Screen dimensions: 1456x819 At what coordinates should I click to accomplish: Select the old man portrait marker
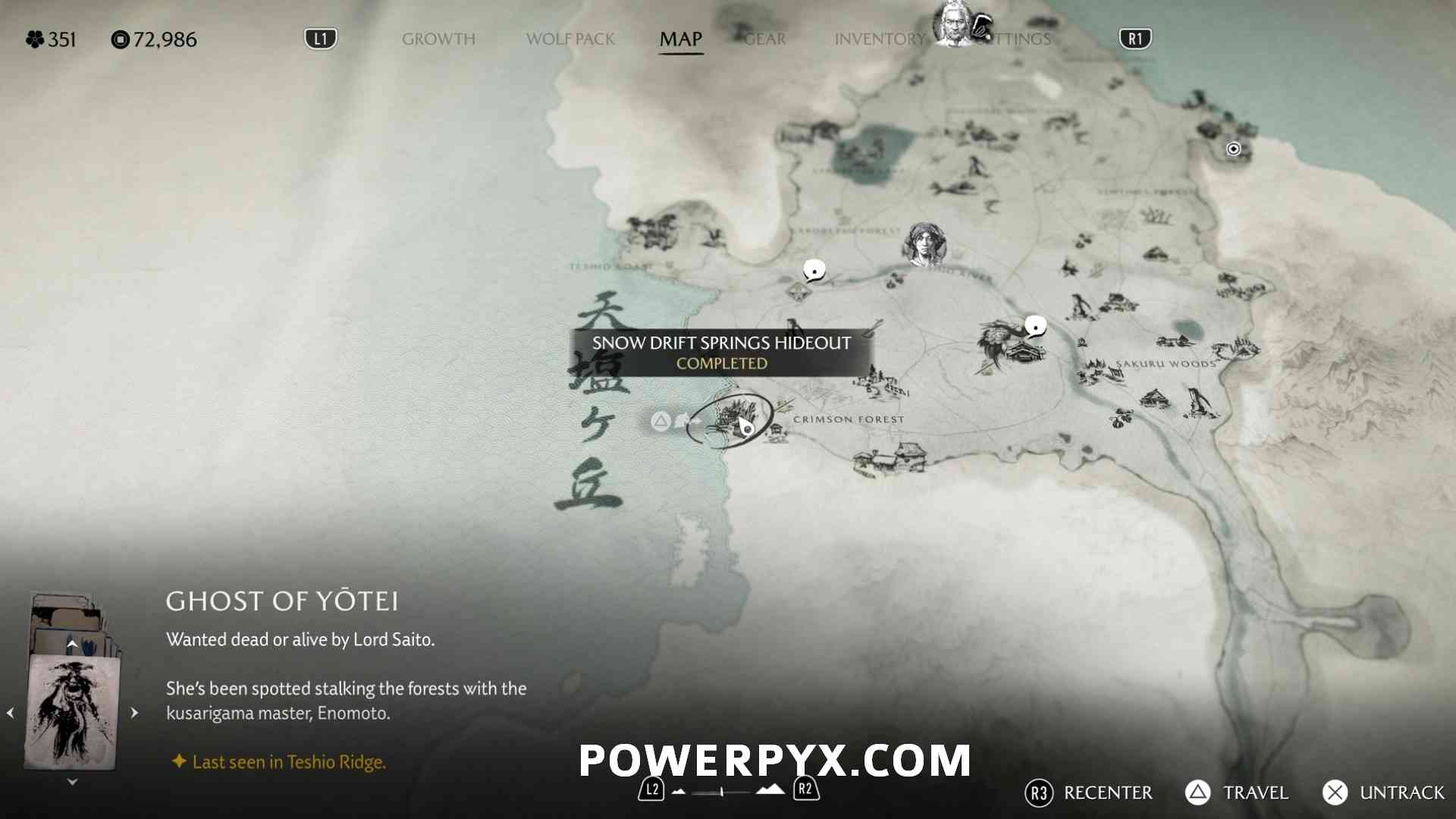[953, 25]
